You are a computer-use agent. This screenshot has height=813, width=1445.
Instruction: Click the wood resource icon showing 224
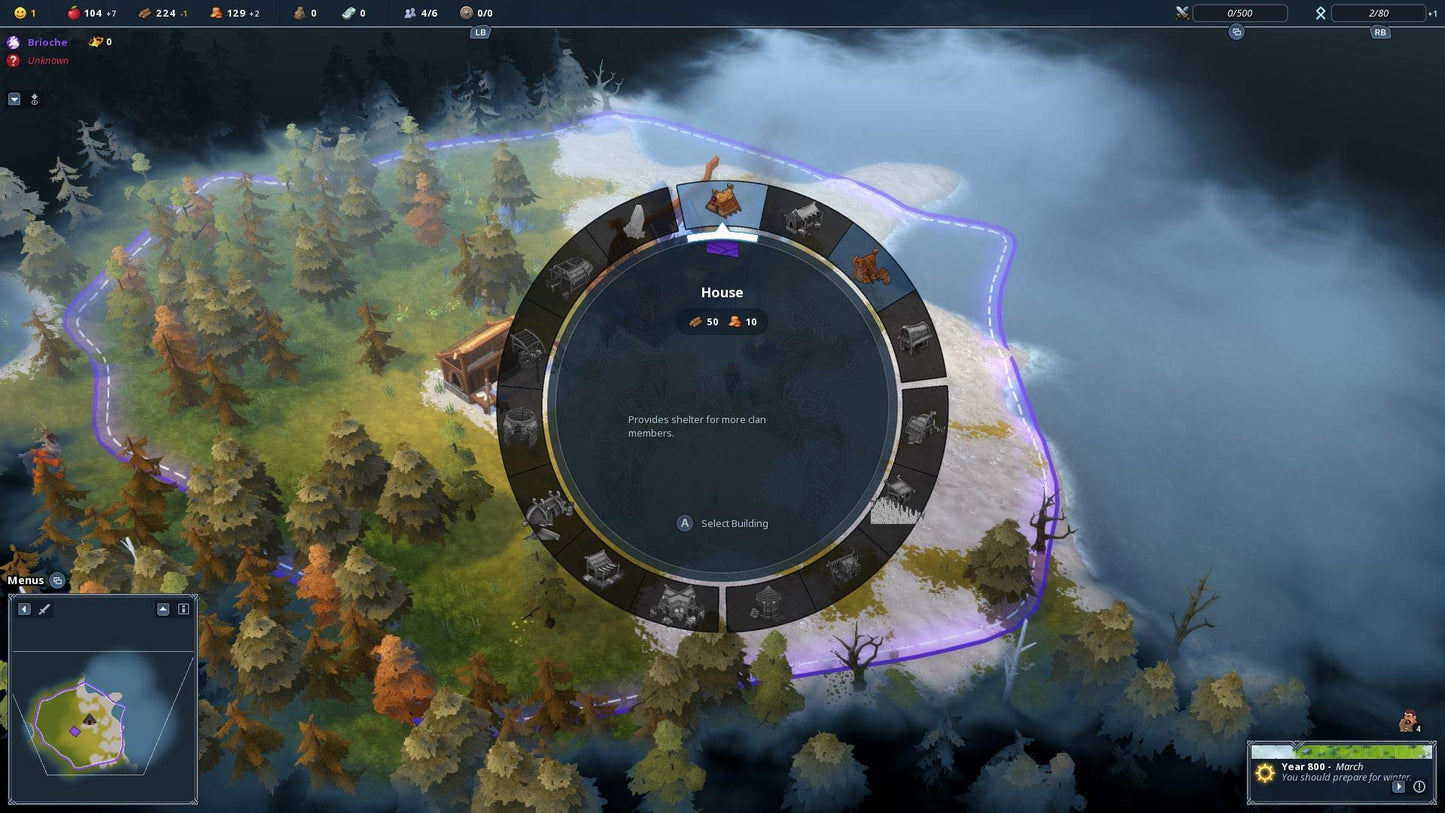146,13
